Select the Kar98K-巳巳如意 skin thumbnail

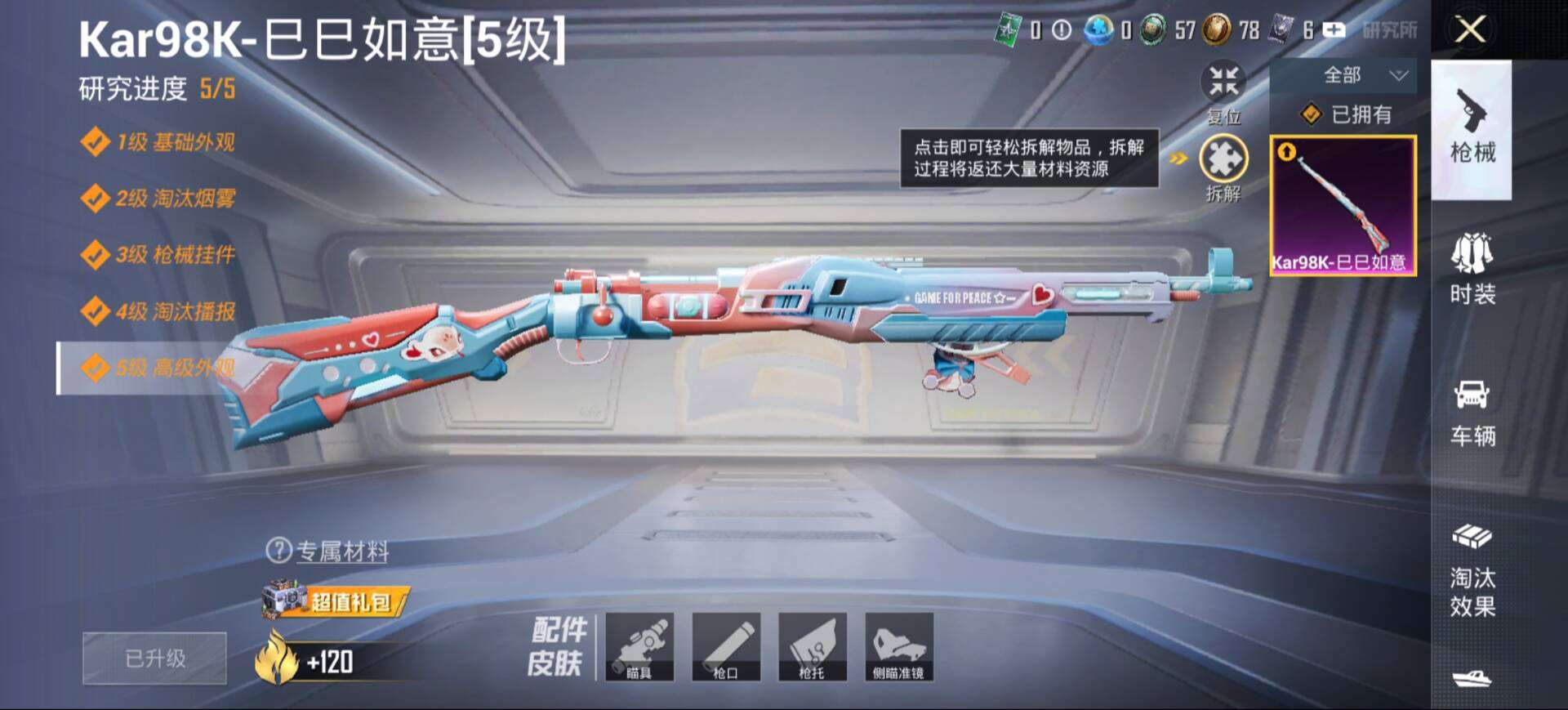coord(1343,204)
